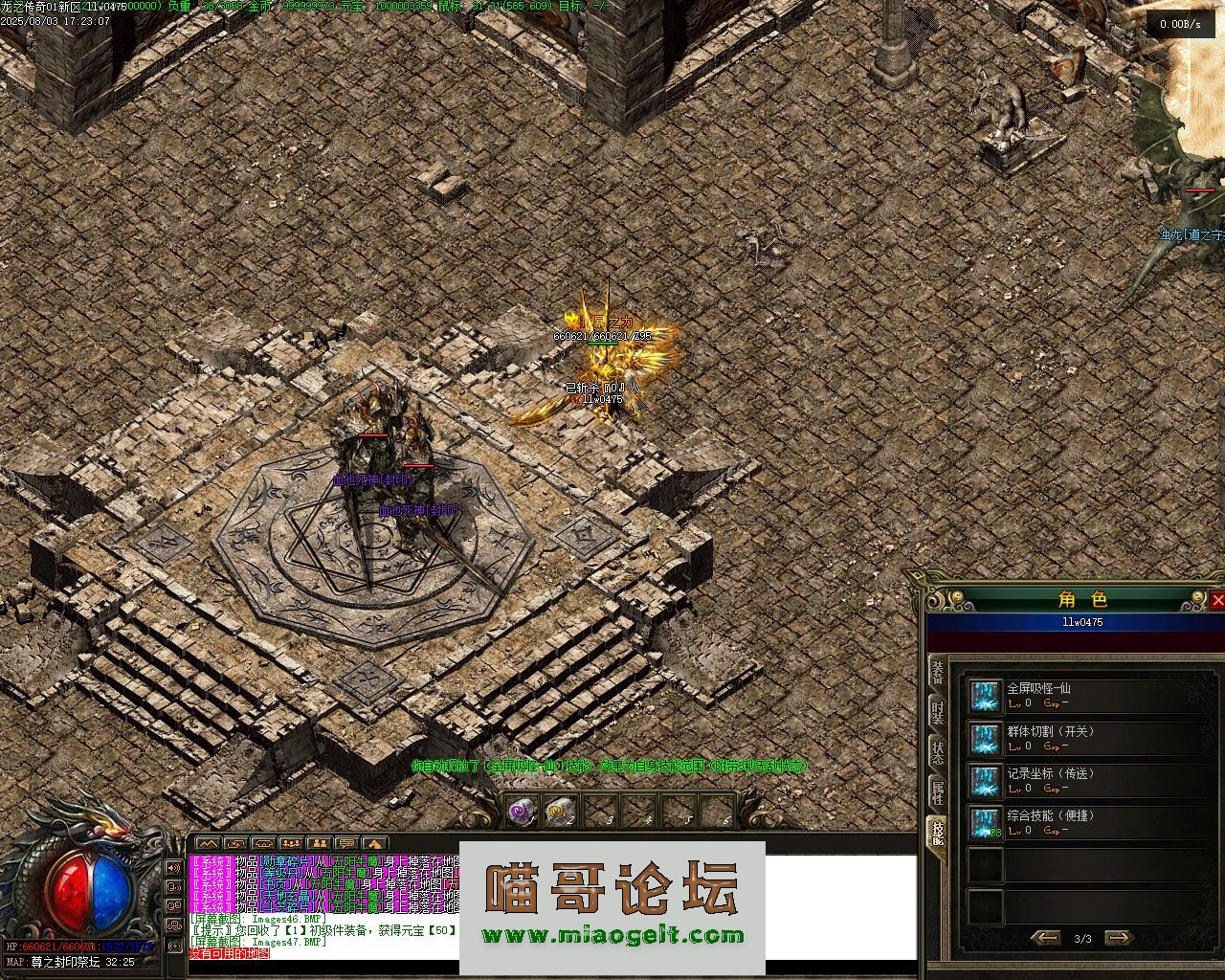Toggle the speaker sound button
1225x980 pixels.
click(x=174, y=868)
